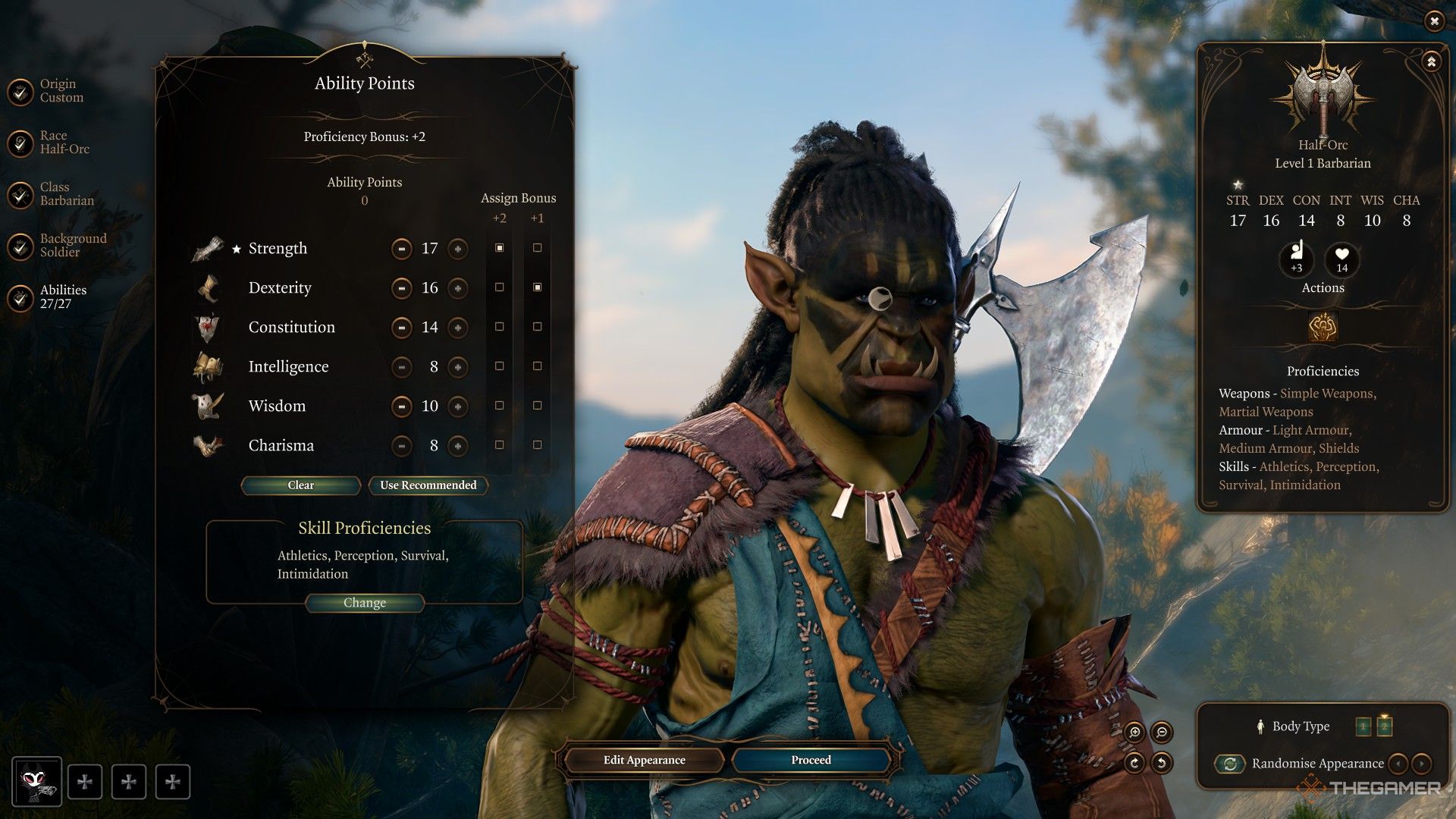
Task: Assign the +2 bonus checkbox to Constitution
Action: click(499, 327)
